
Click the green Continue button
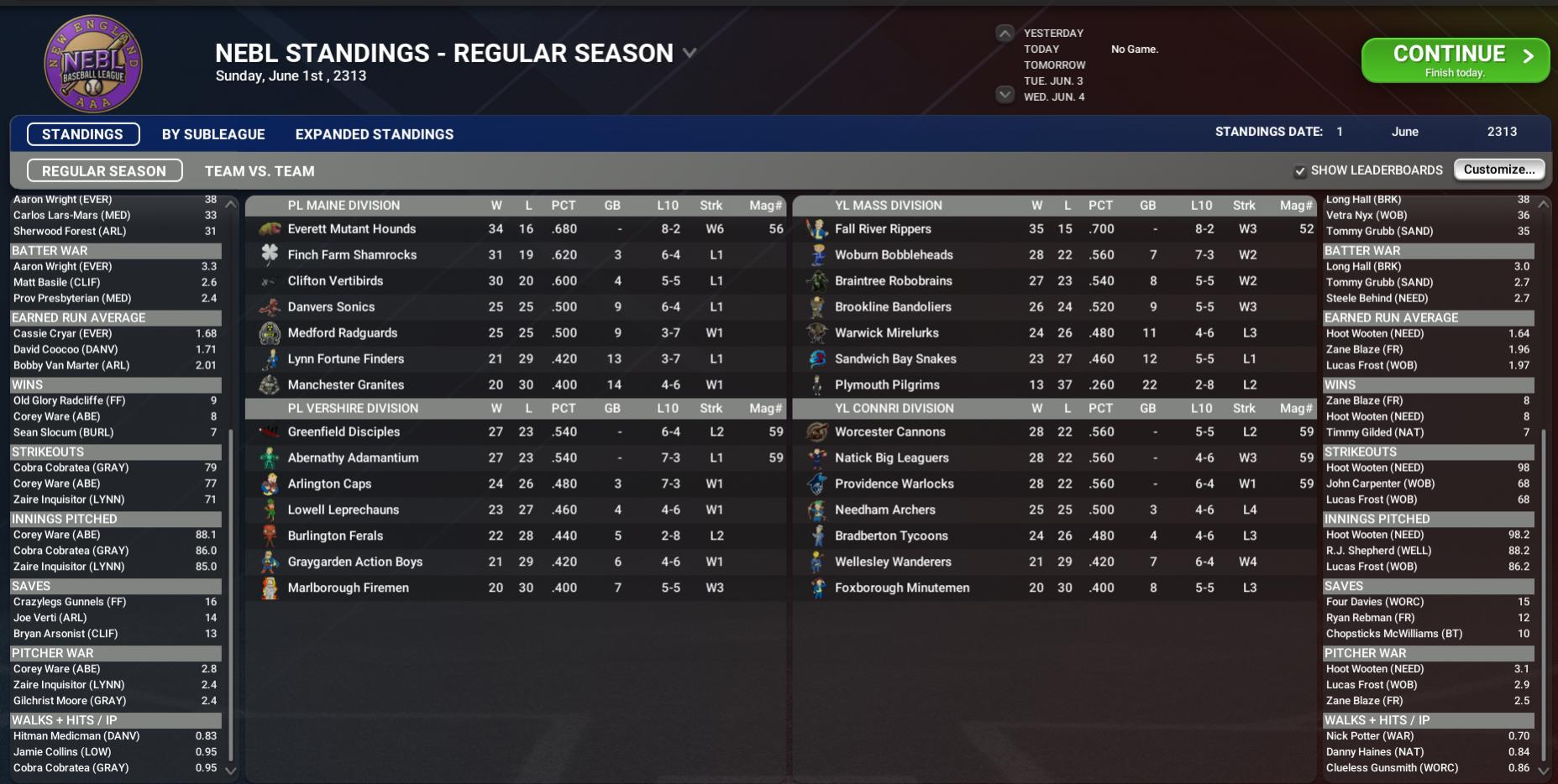[x=1454, y=60]
